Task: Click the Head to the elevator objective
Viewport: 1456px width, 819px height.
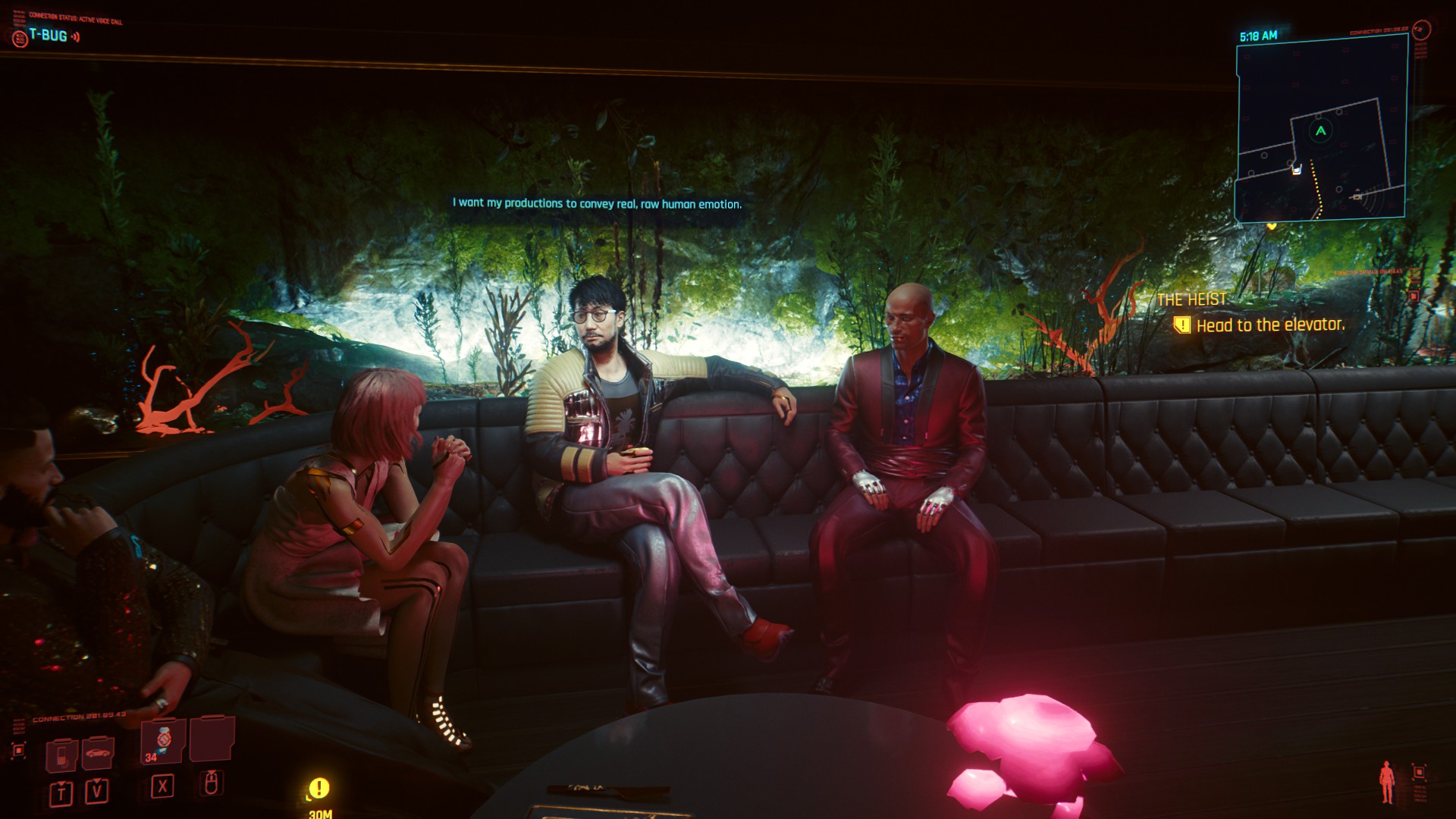Action: 1269,325
